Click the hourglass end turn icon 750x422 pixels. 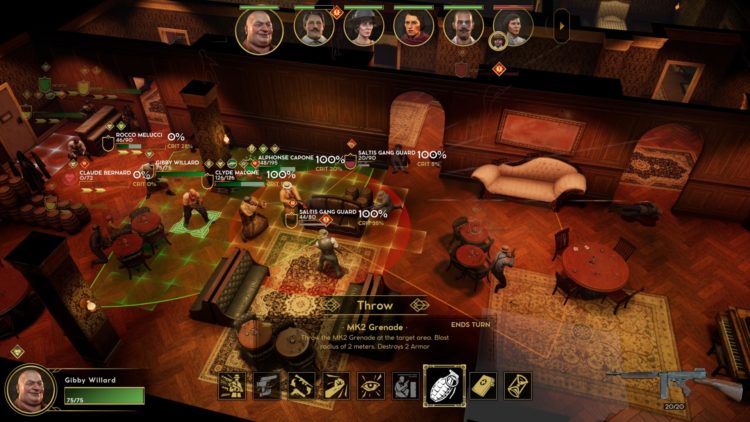click(x=518, y=385)
